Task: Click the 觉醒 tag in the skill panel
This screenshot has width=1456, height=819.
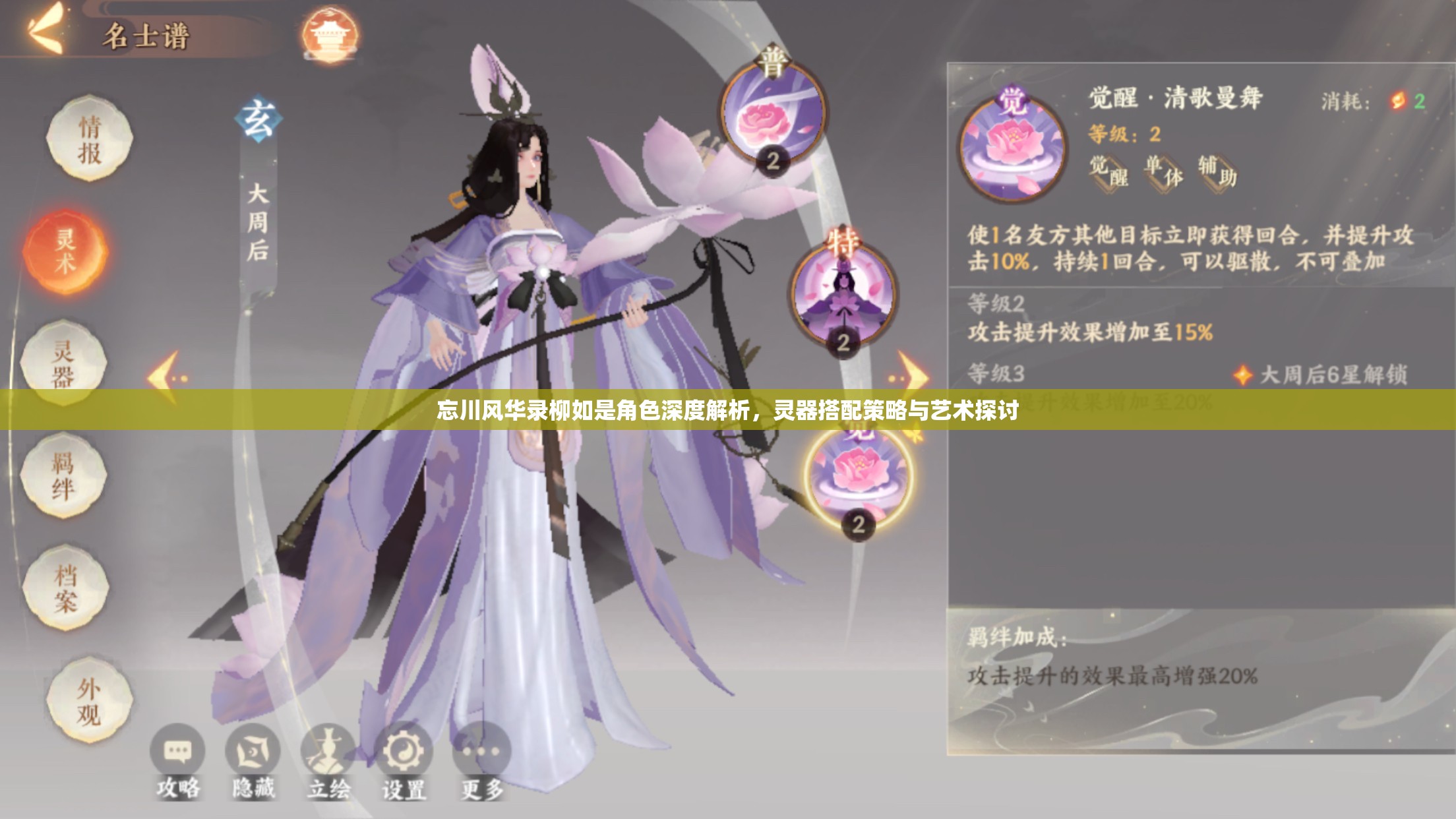Action: tap(1108, 173)
